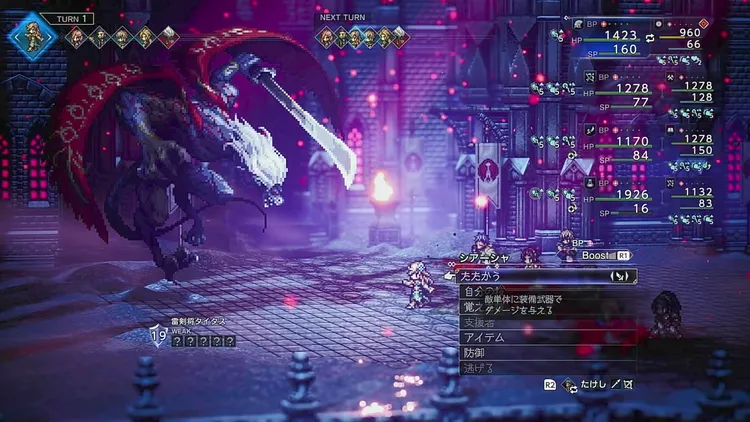750x422 pixels.
Task: Select the 雷剣将タイタス enemy name label
Action: coord(198,321)
